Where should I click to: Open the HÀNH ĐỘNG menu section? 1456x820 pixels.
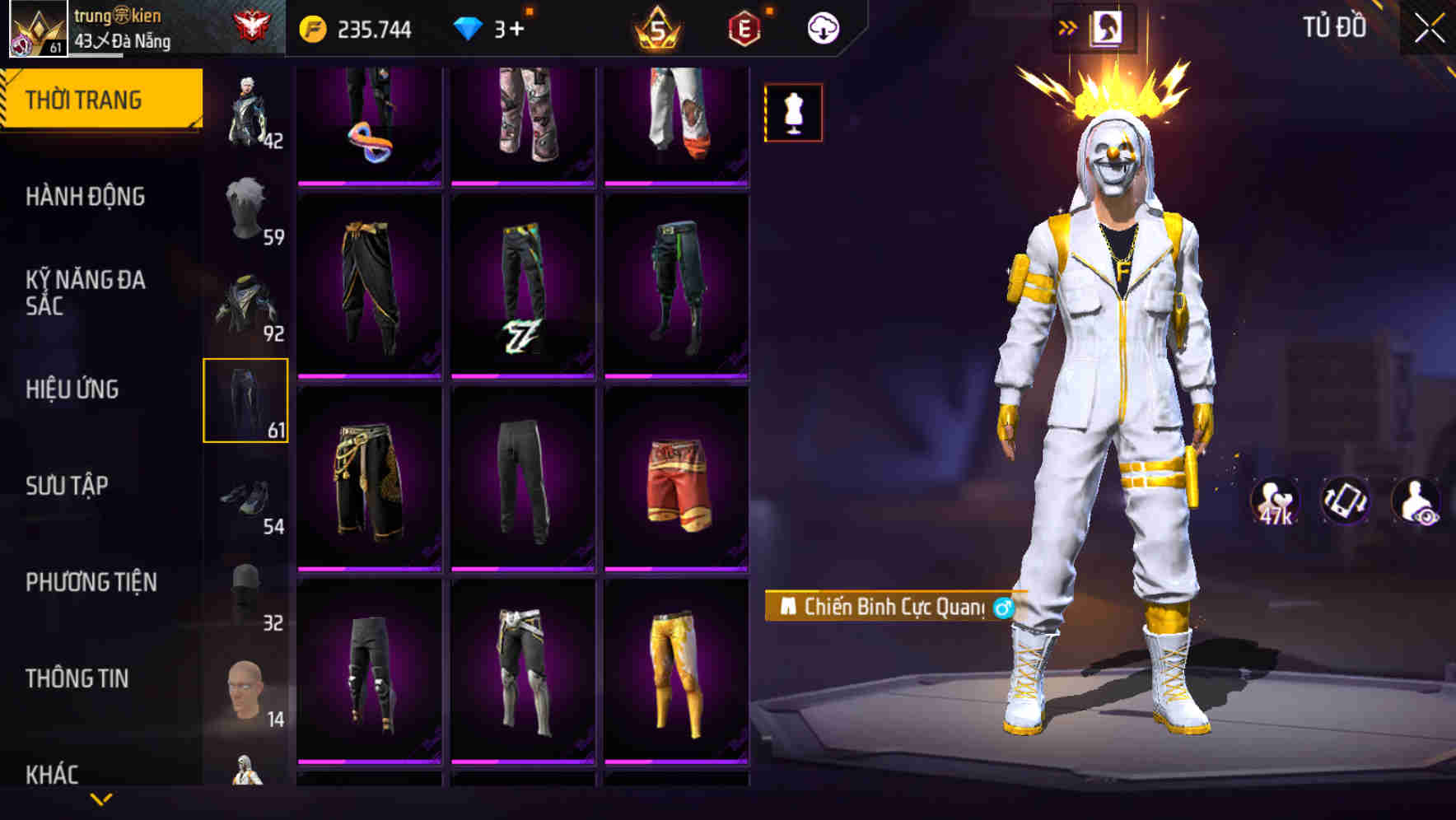click(86, 198)
